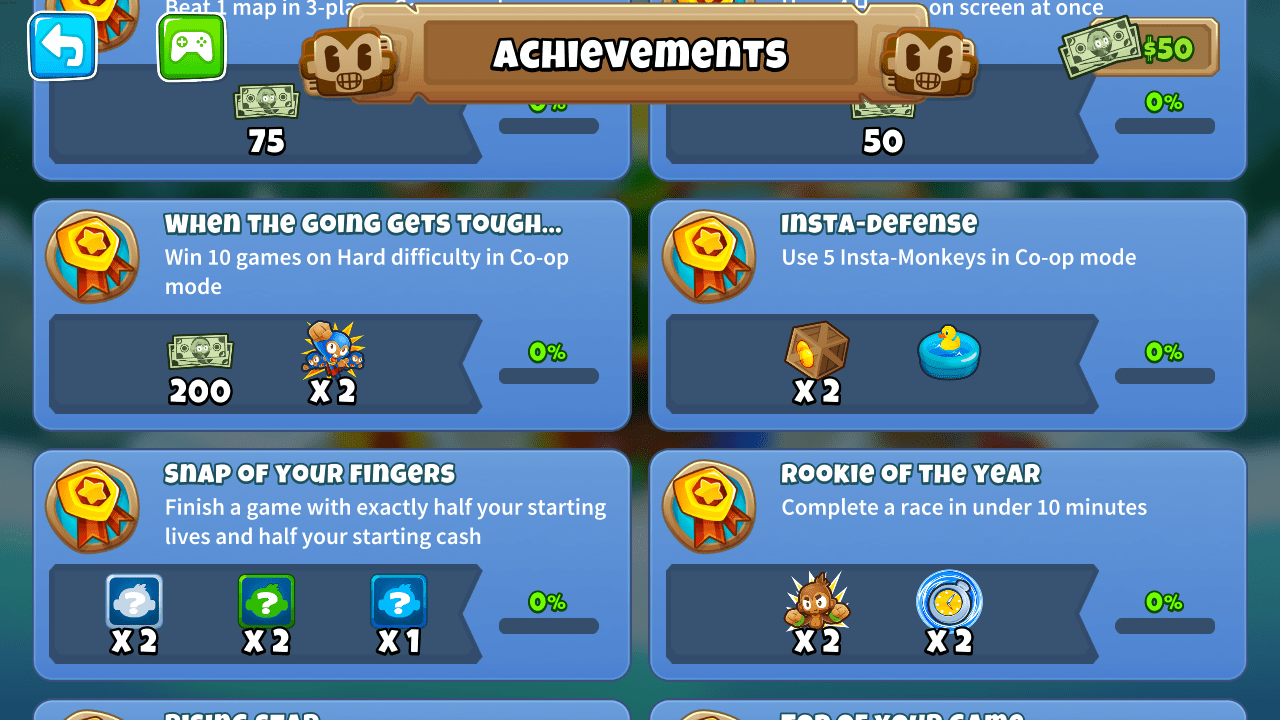
Task: Click the back arrow button
Action: pyautogui.click(x=62, y=46)
